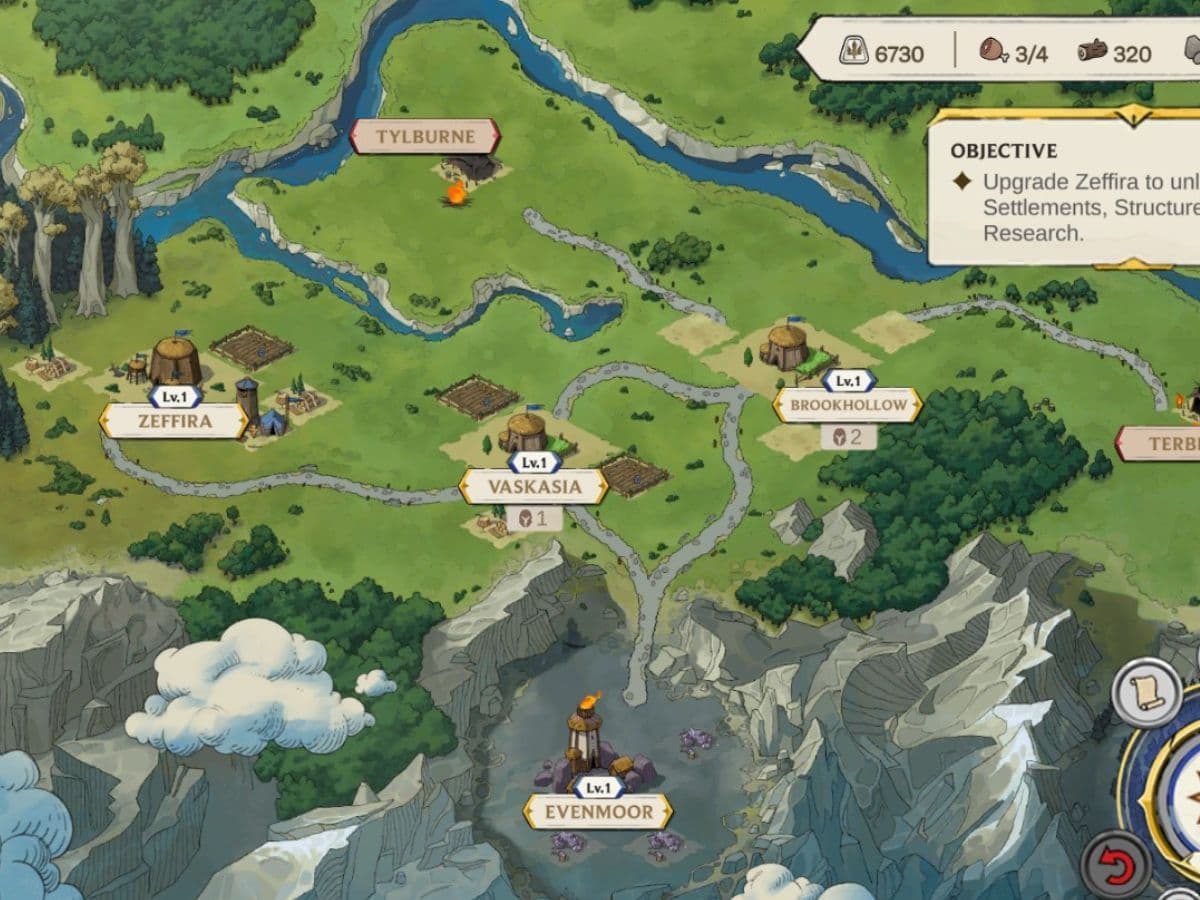Select the Evenmoor tower label
This screenshot has height=900, width=1200.
point(598,811)
